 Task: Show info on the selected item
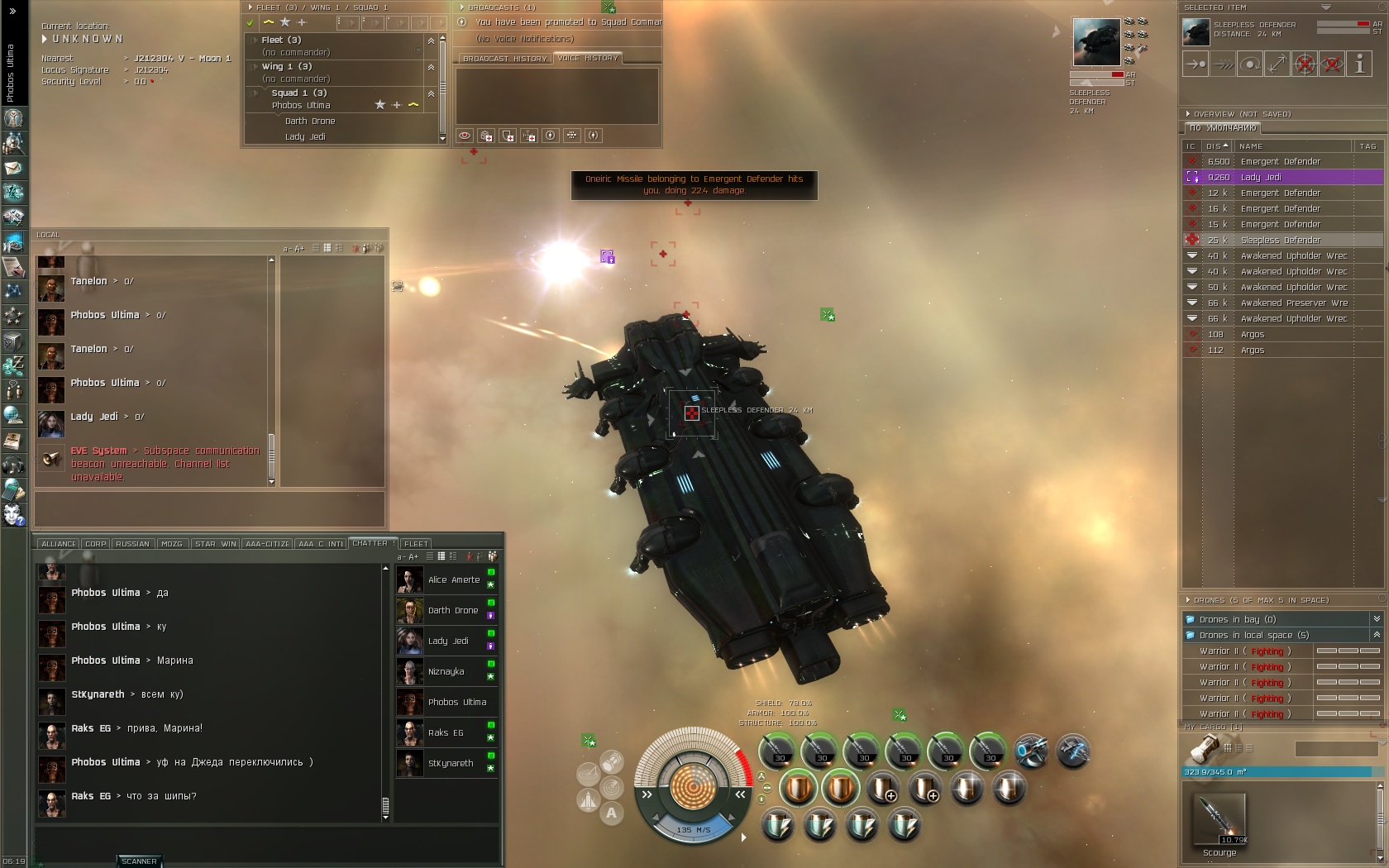click(x=1359, y=64)
